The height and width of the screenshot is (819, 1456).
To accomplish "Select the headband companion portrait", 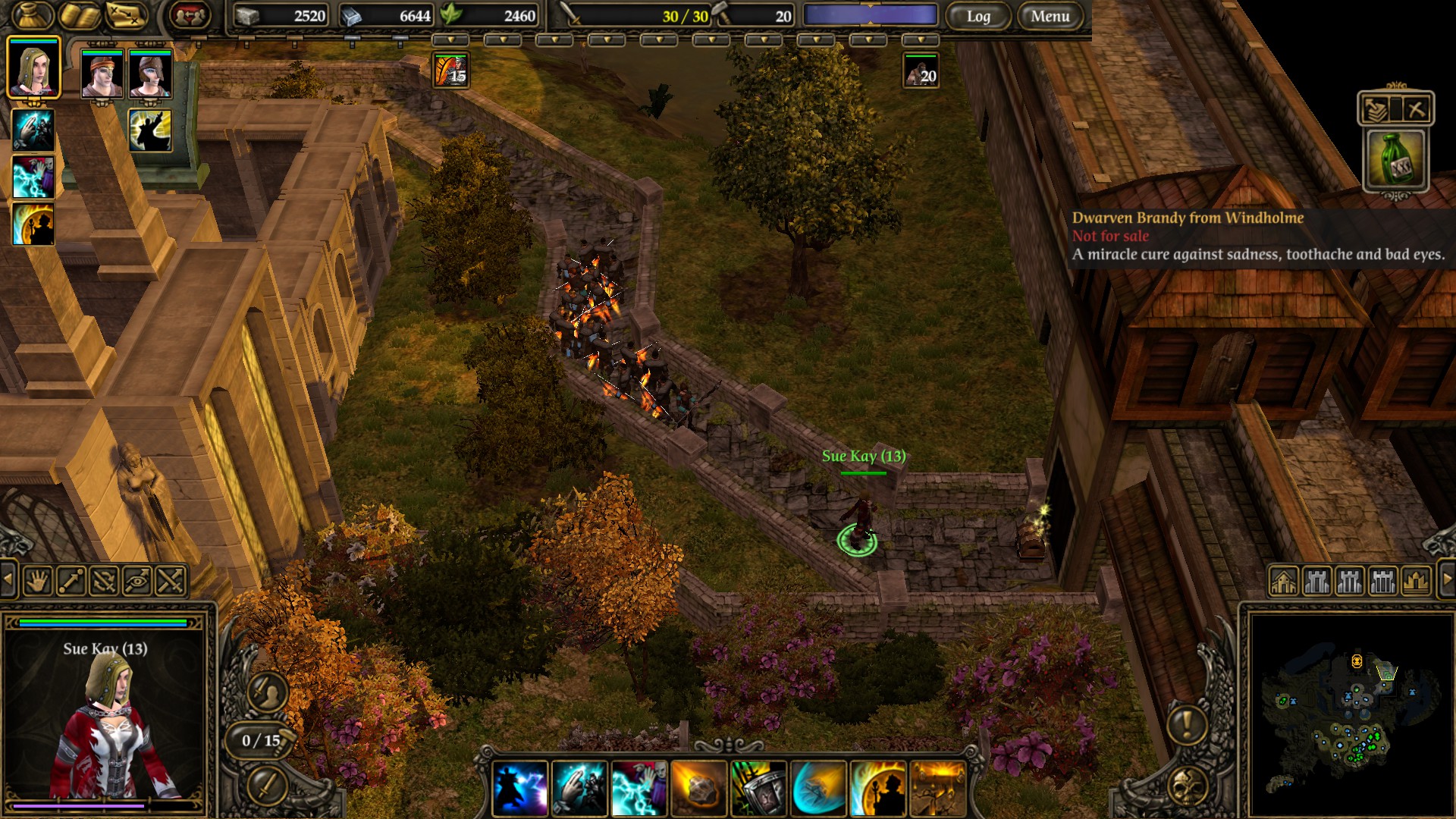I will point(102,74).
